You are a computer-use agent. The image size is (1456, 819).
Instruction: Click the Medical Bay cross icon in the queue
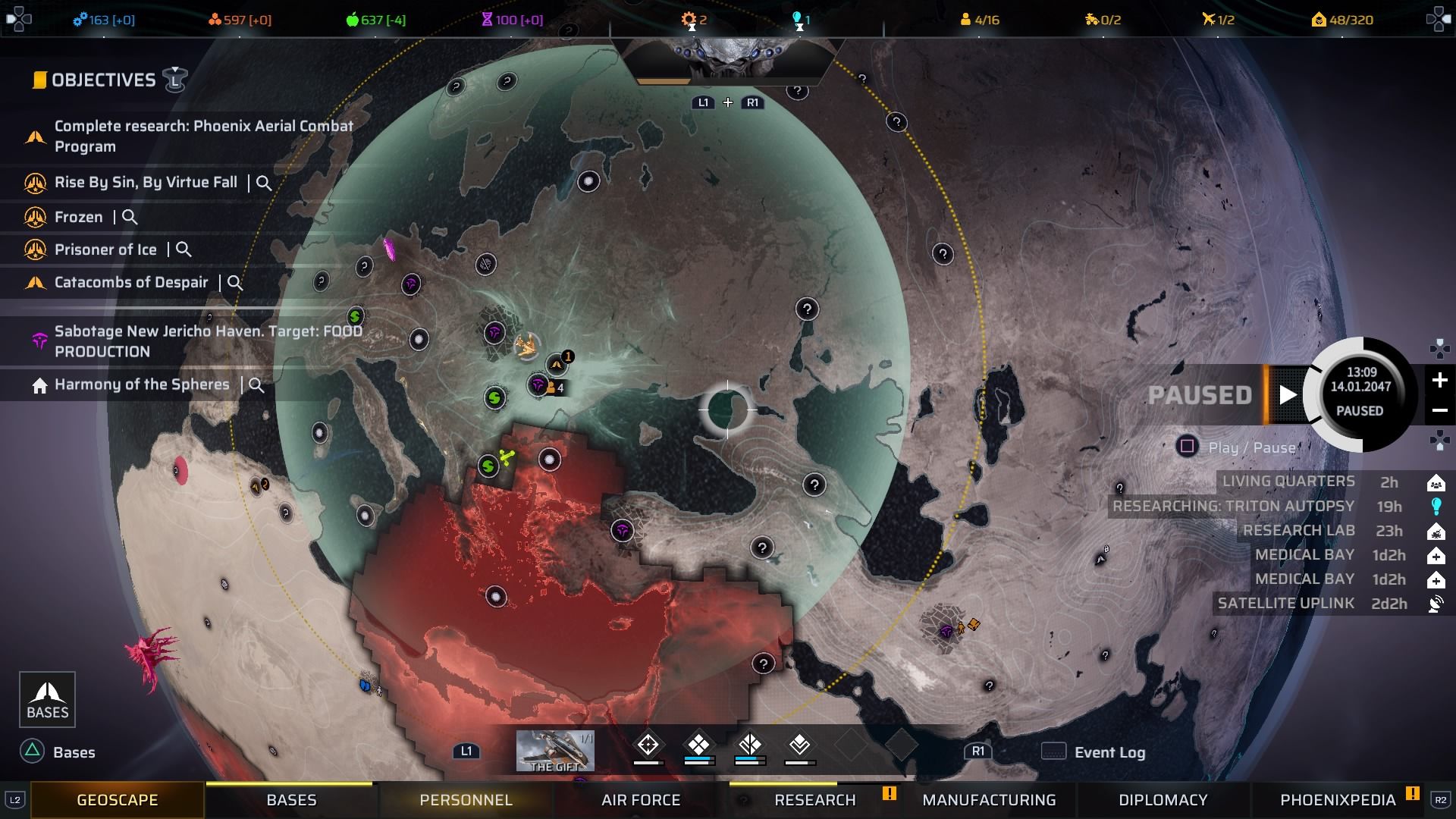[1437, 554]
